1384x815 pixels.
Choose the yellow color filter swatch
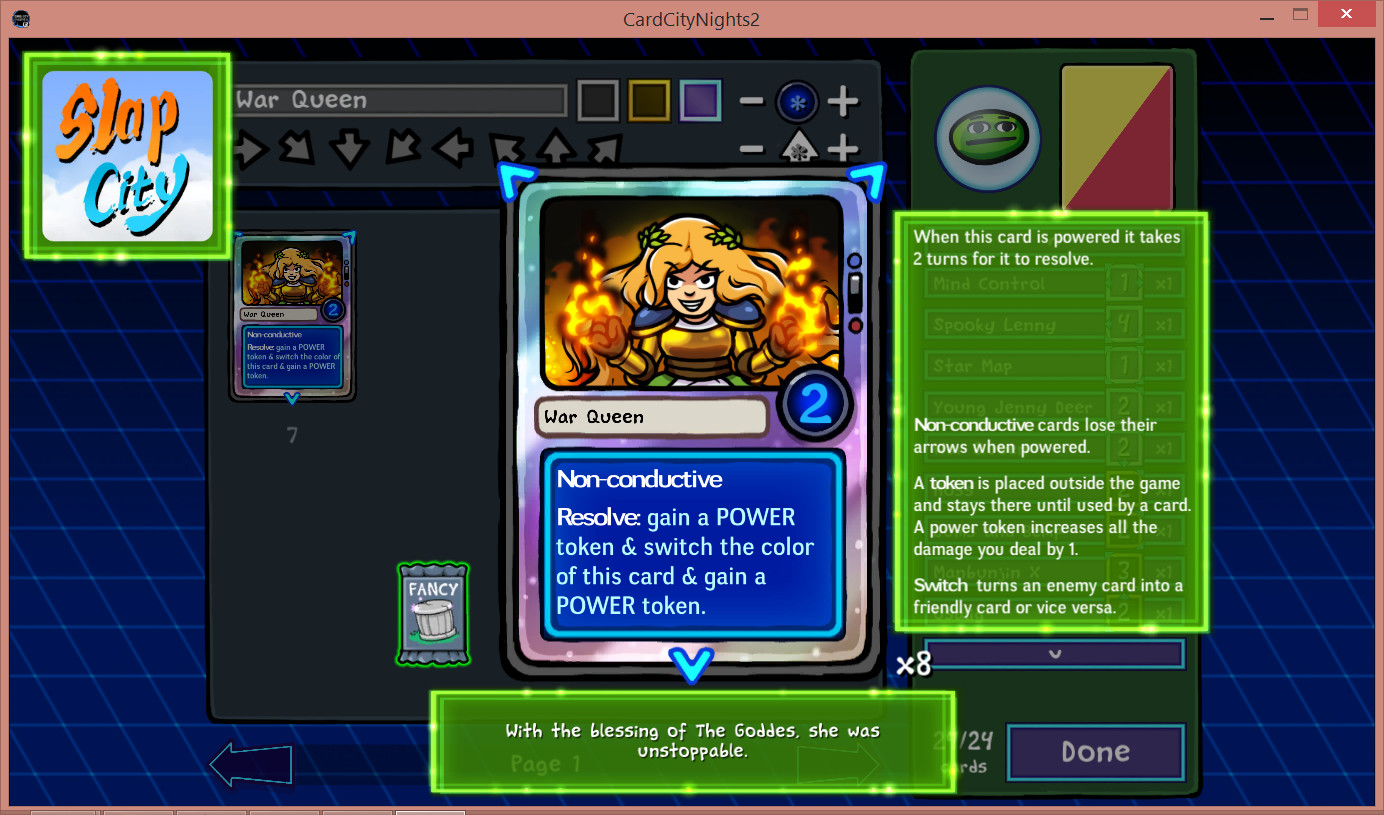[649, 100]
